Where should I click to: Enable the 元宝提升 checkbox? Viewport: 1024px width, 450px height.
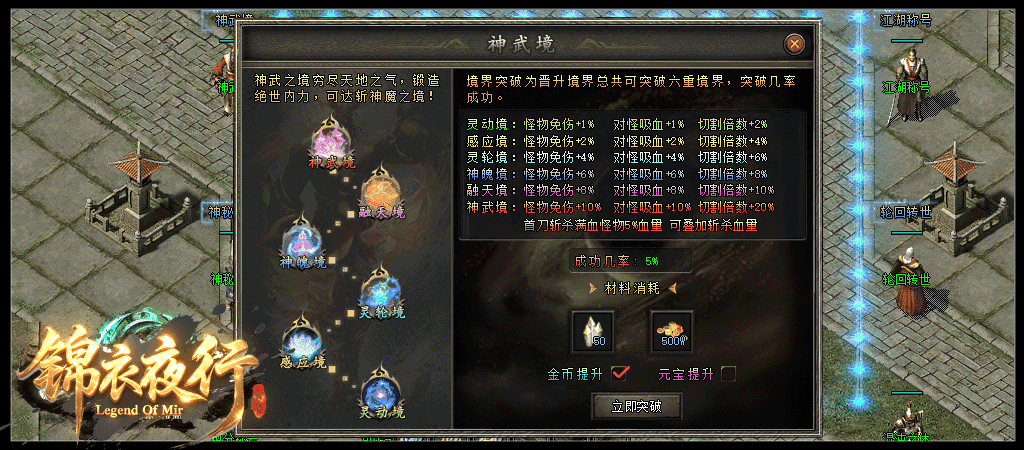pos(729,373)
